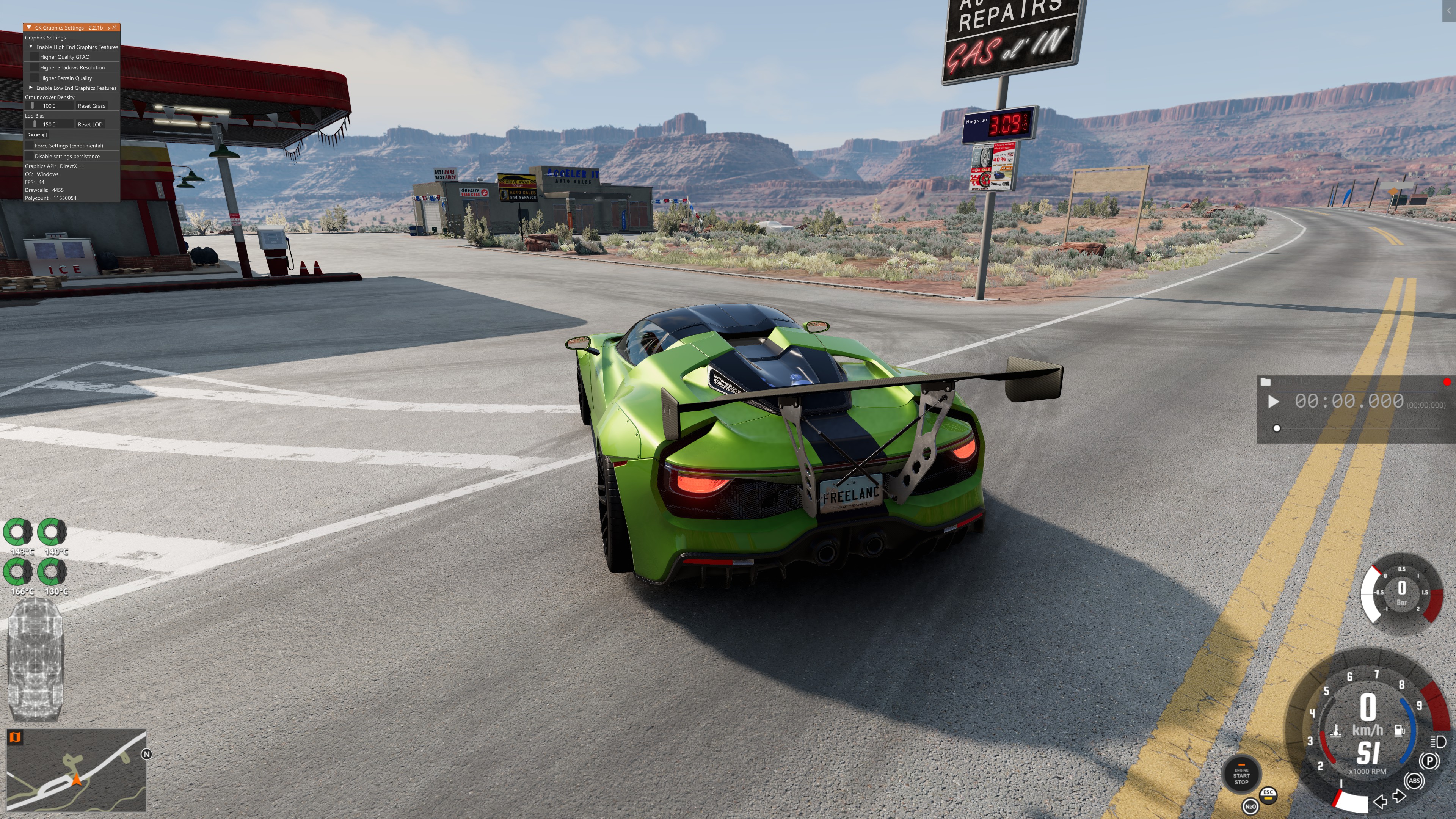
Task: Check Force Settings (Experimental)
Action: (30, 146)
